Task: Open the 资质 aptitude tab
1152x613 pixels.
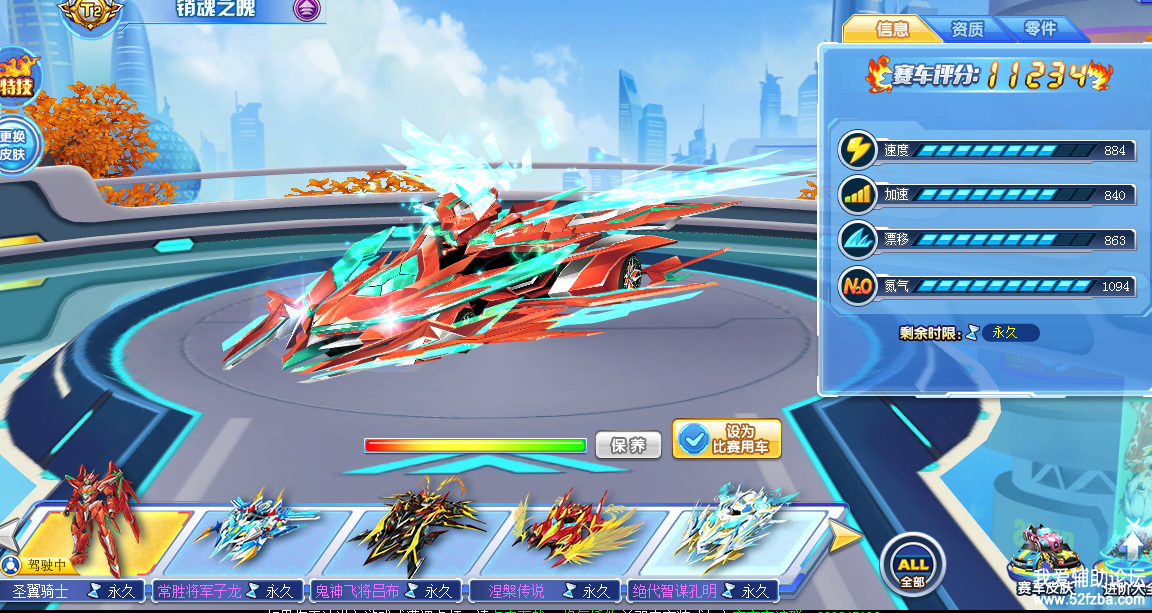Action: click(966, 29)
